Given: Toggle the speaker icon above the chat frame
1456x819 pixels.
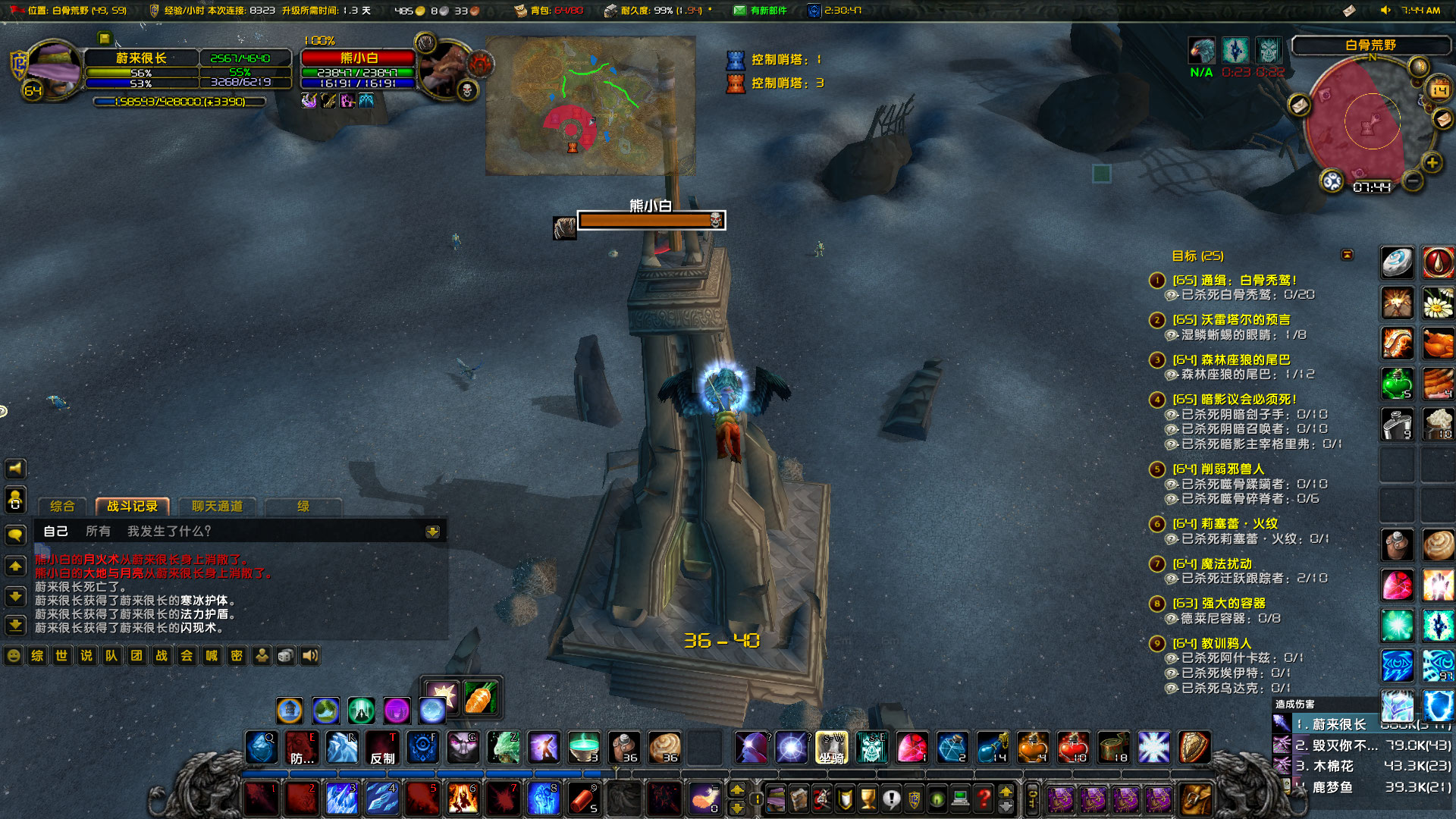Looking at the screenshot, I should click(15, 468).
